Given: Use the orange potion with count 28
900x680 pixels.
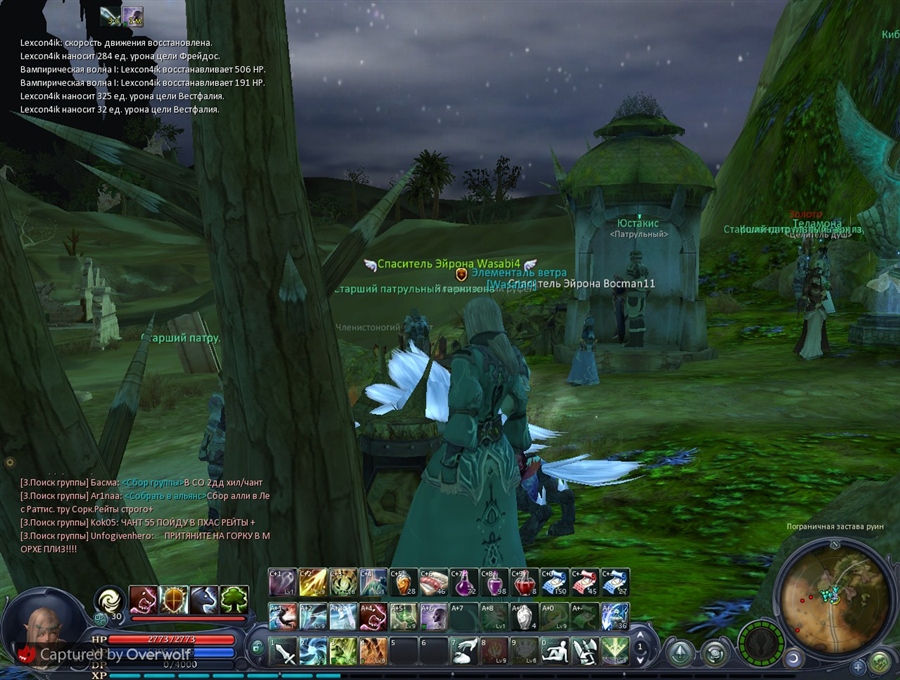Looking at the screenshot, I should [403, 582].
